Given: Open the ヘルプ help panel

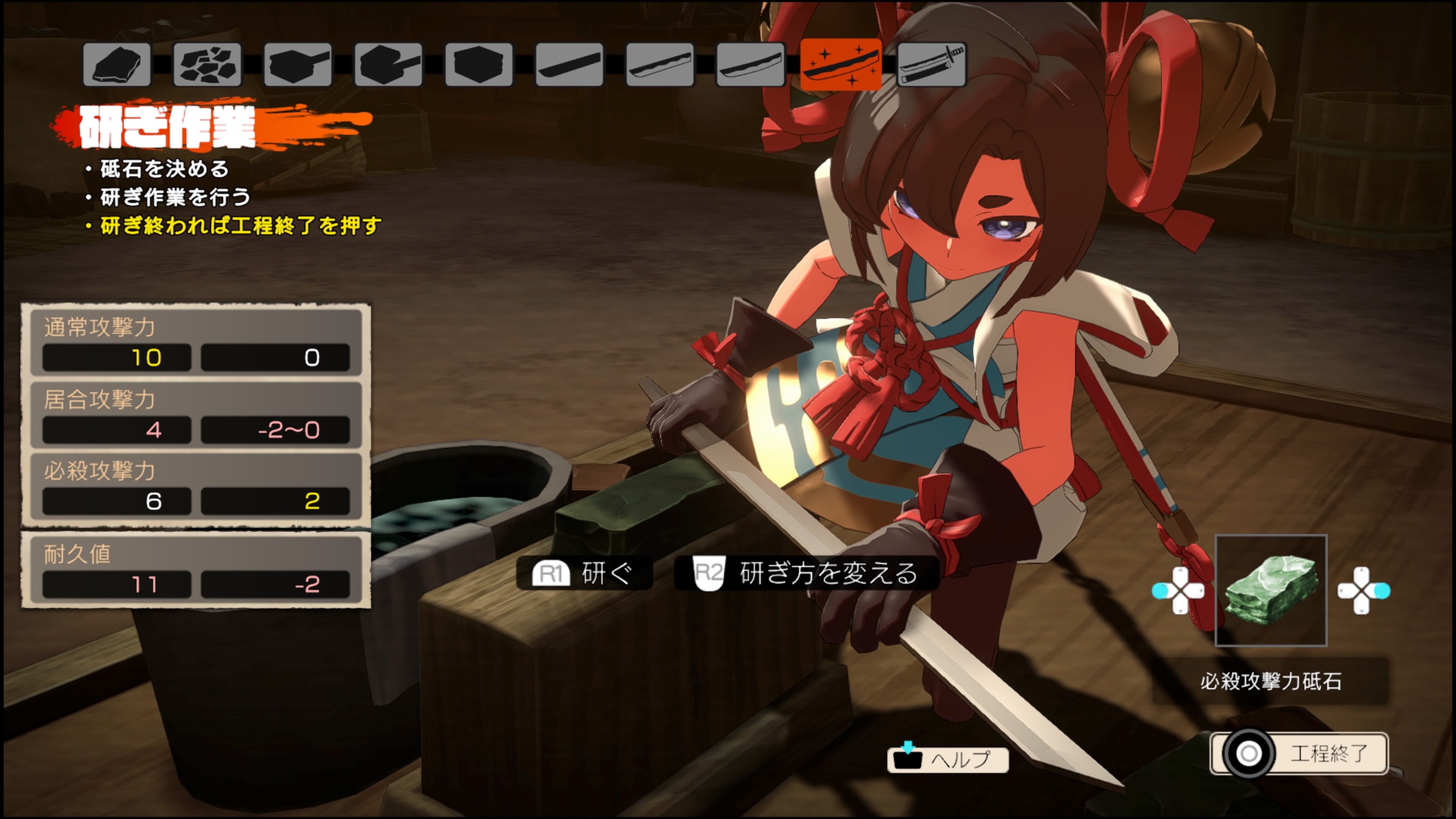Looking at the screenshot, I should [x=948, y=758].
